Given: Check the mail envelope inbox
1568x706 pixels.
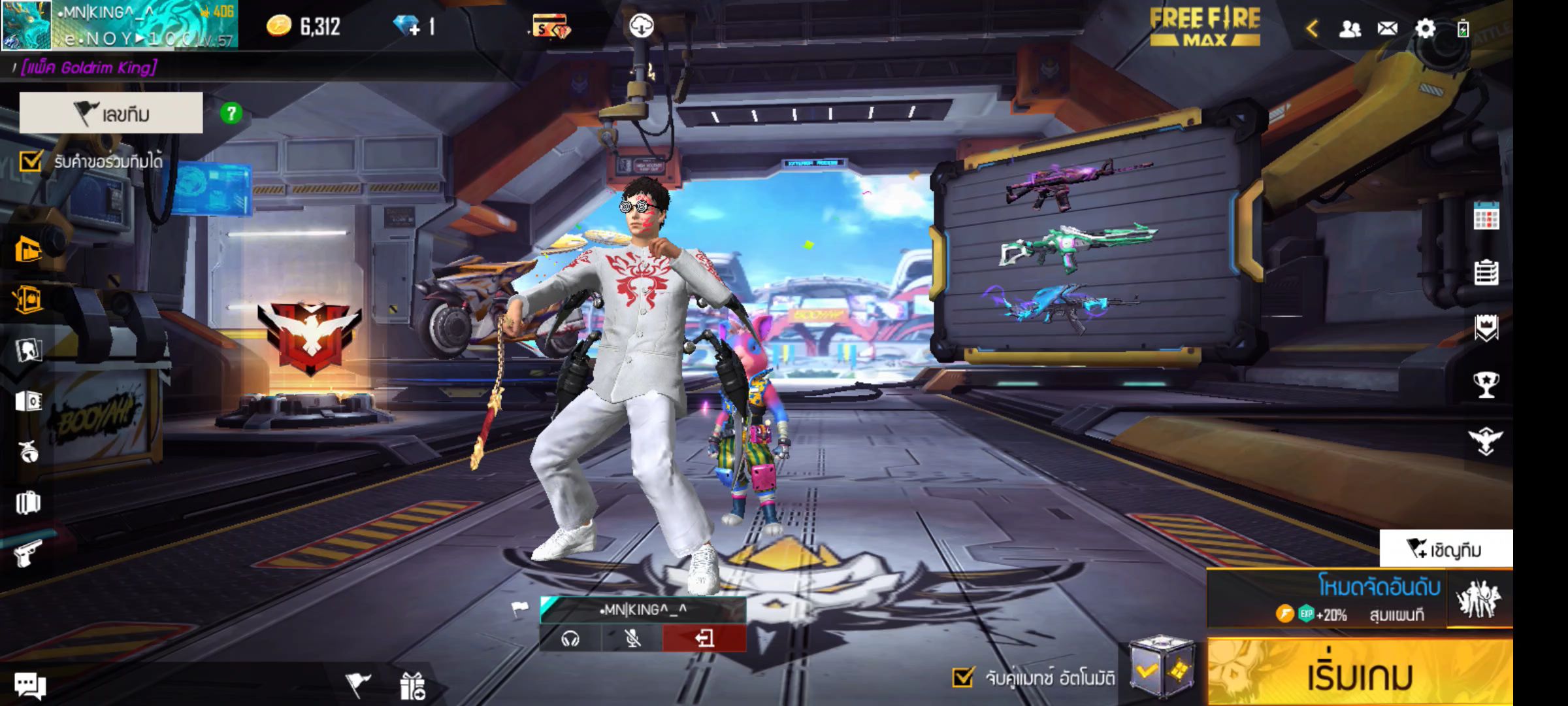Looking at the screenshot, I should pyautogui.click(x=1388, y=28).
